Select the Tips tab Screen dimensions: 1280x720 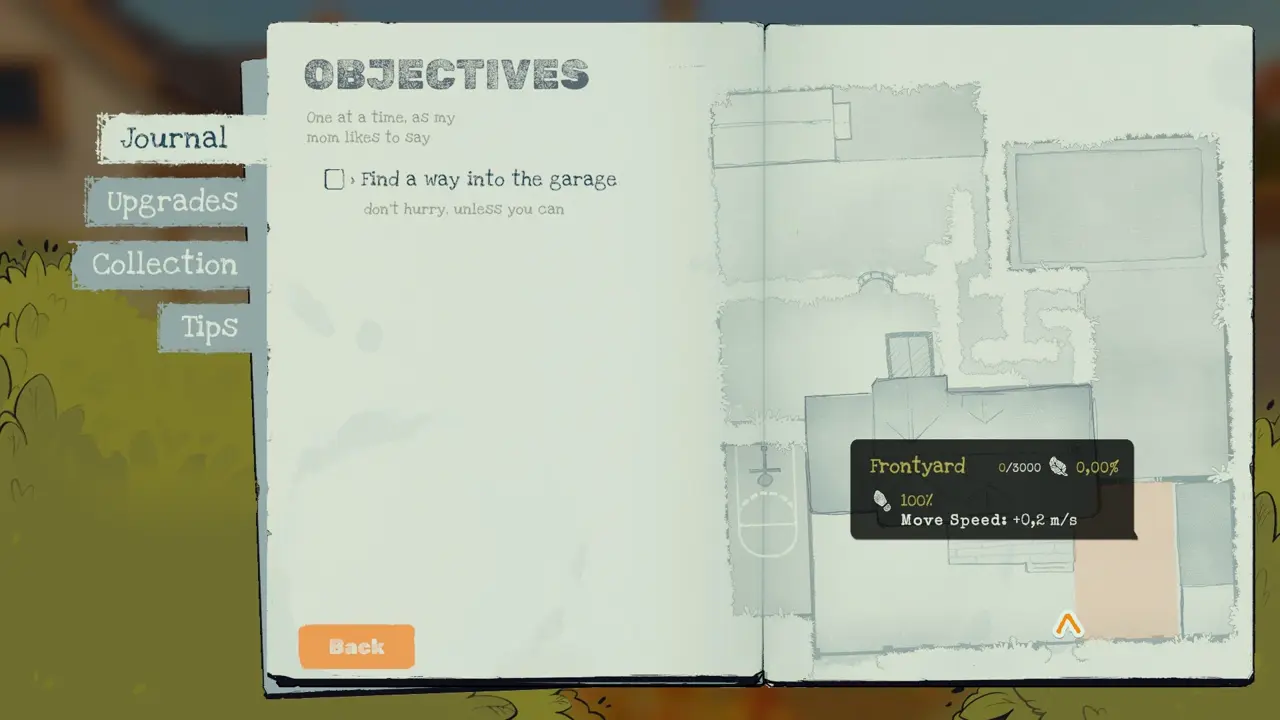(208, 327)
